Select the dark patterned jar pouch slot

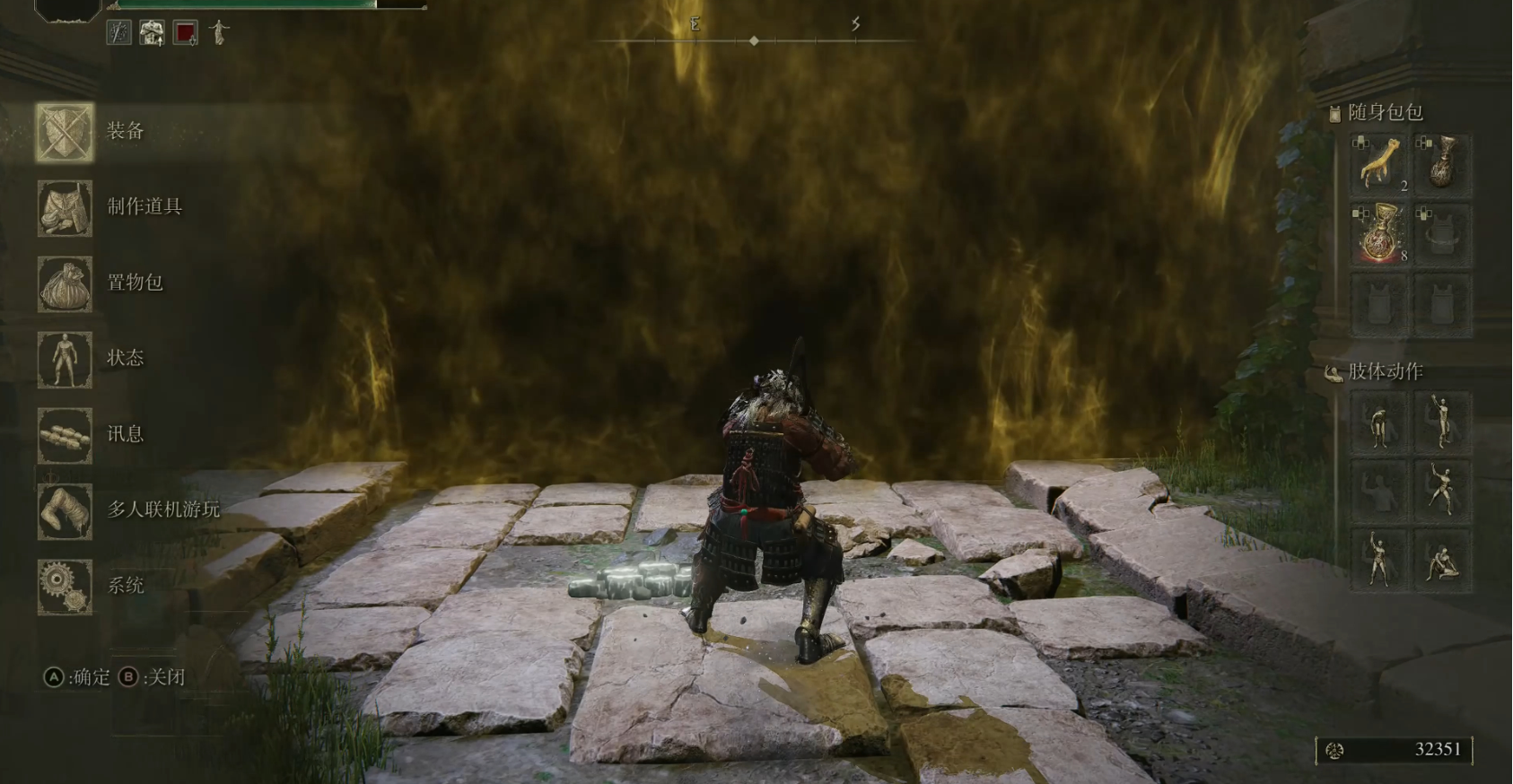(x=1442, y=164)
